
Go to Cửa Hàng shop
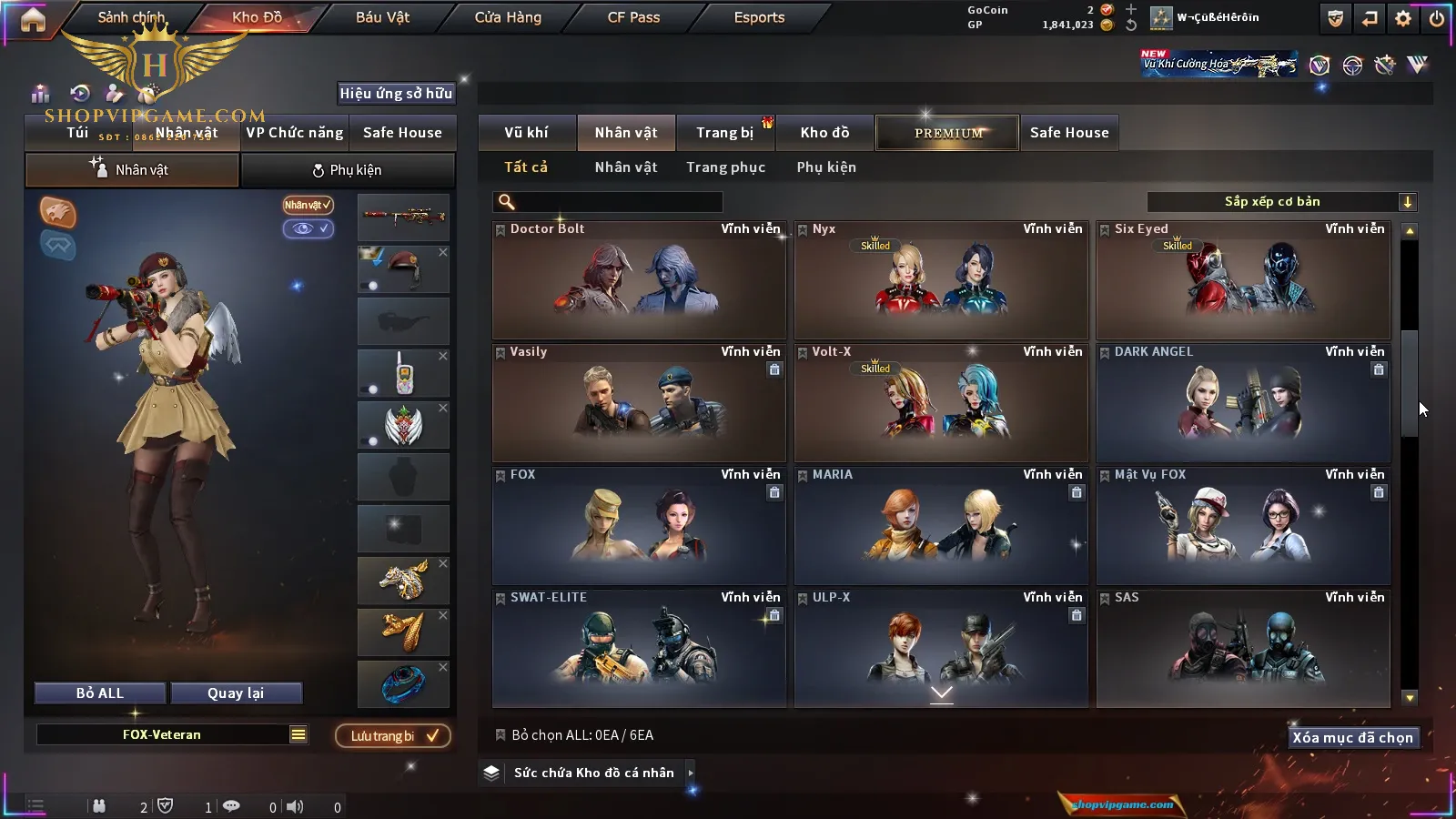tap(508, 17)
